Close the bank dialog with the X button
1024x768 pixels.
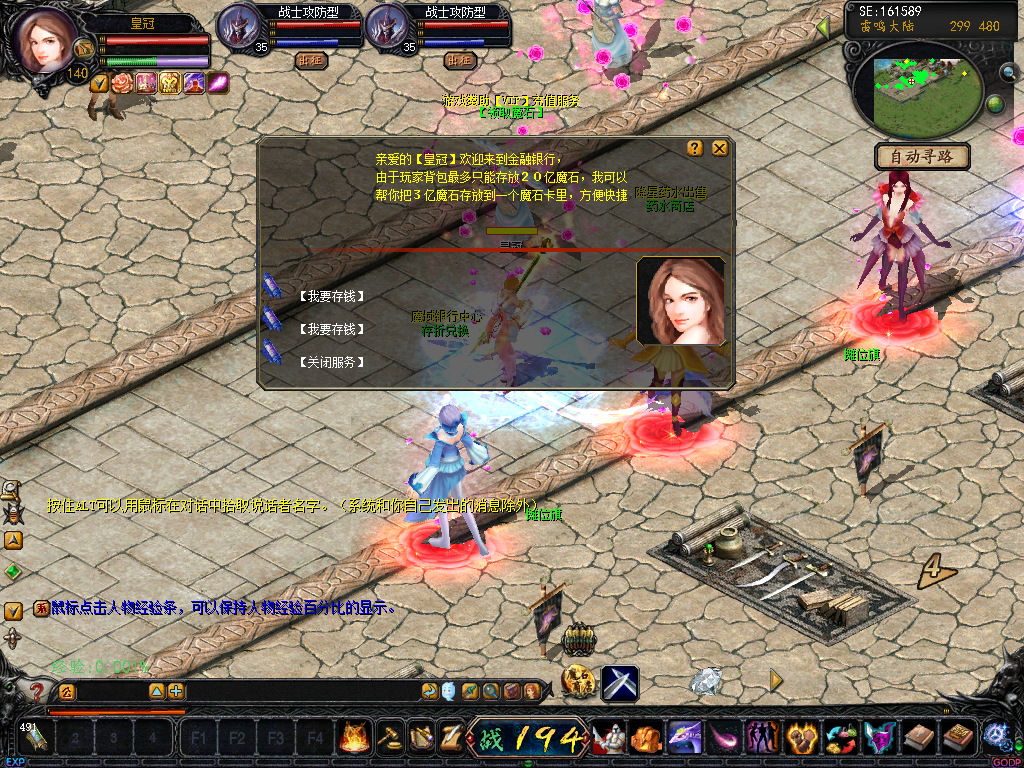[719, 148]
